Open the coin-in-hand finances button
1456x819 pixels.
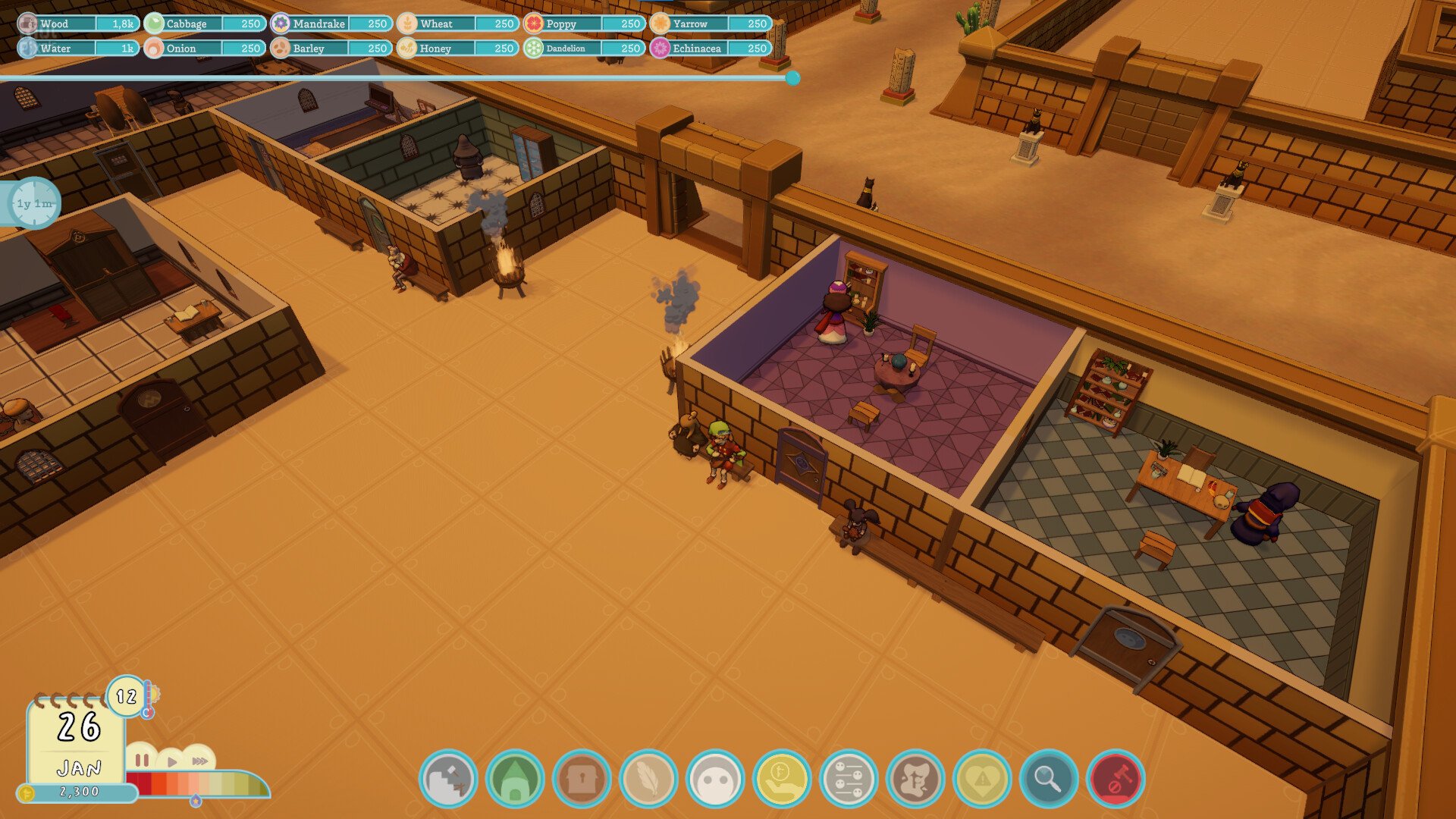(782, 778)
